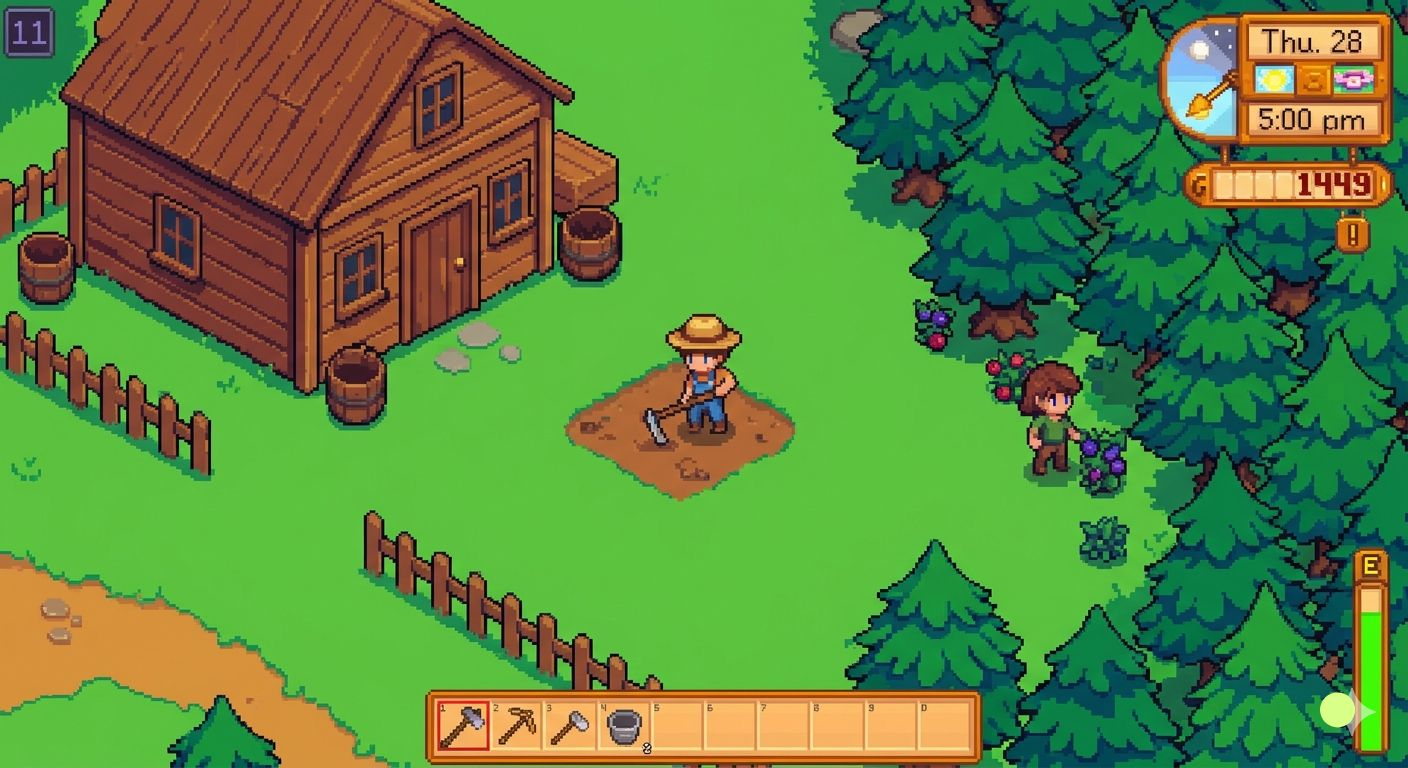This screenshot has width=1408, height=768.
Task: Select the highlighted hammer in hotbar slot 1
Action: click(x=463, y=725)
